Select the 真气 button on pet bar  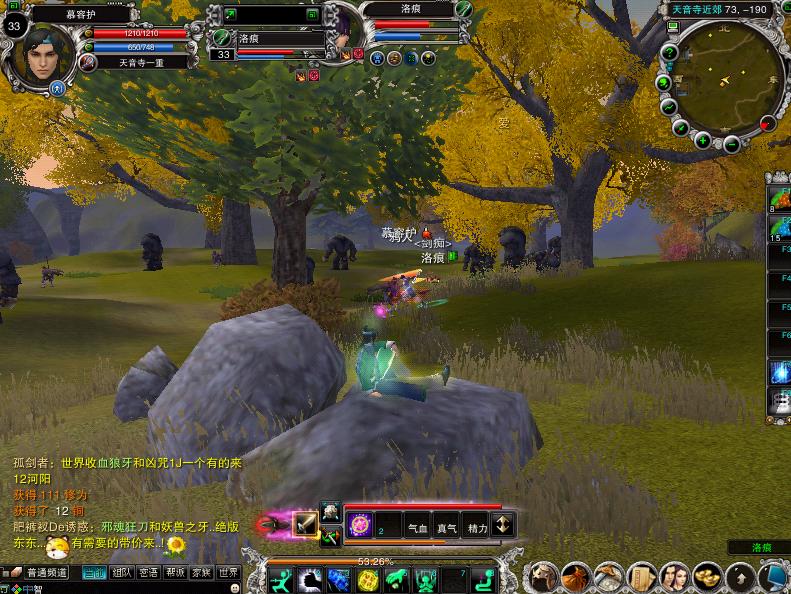pos(447,527)
